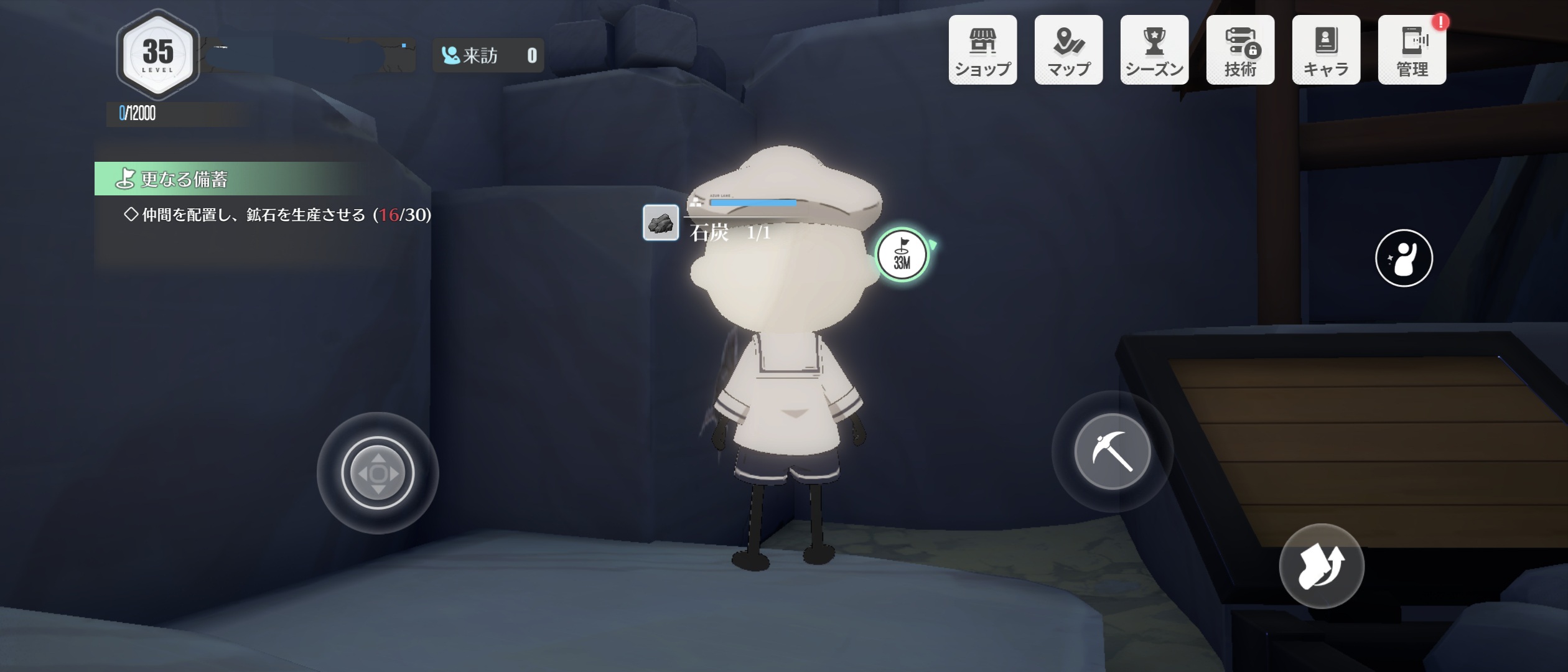Tap the level 35 hexagon badge

(x=158, y=55)
